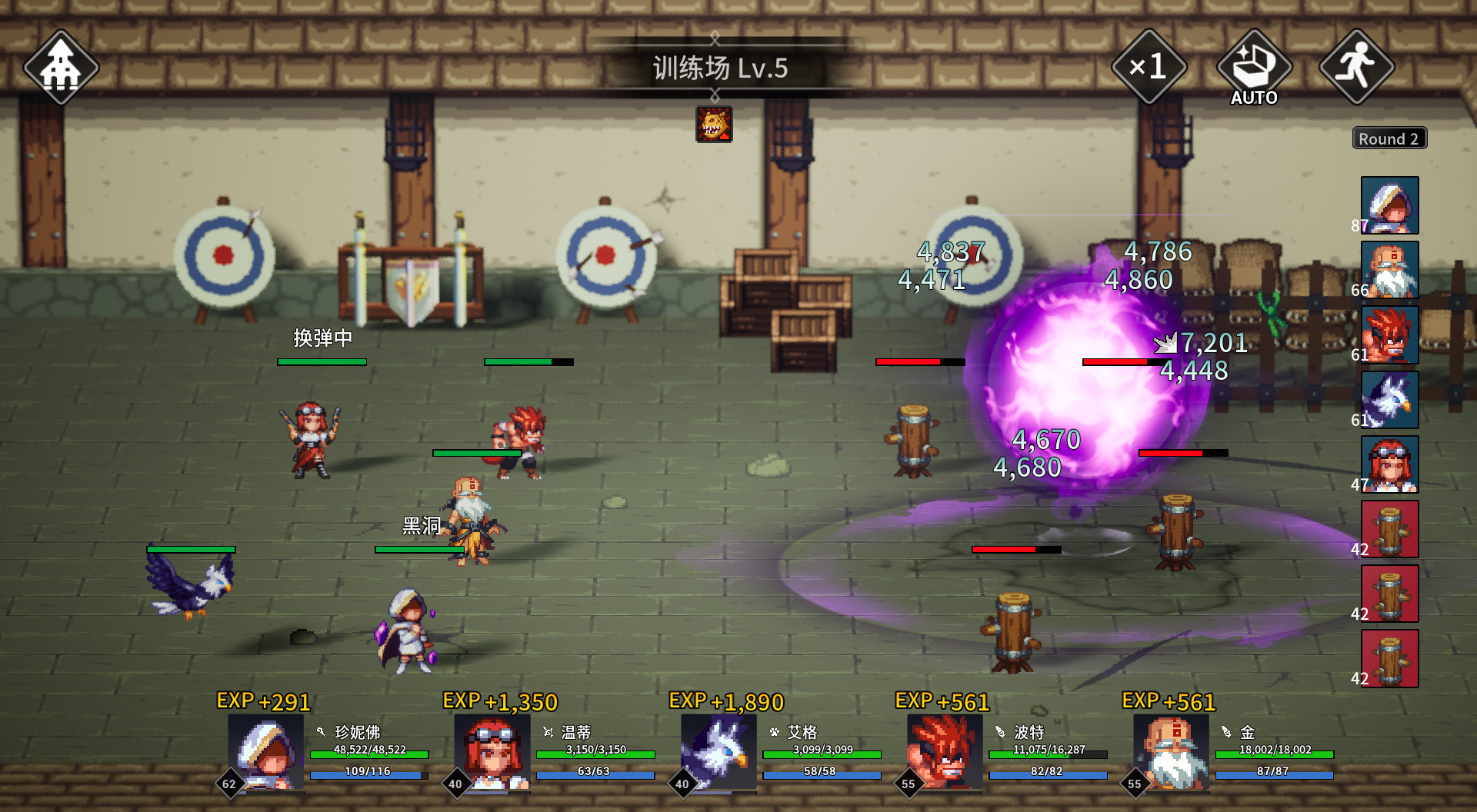The image size is (1477, 812).
Task: Click the Round 2 indicator
Action: [x=1389, y=138]
